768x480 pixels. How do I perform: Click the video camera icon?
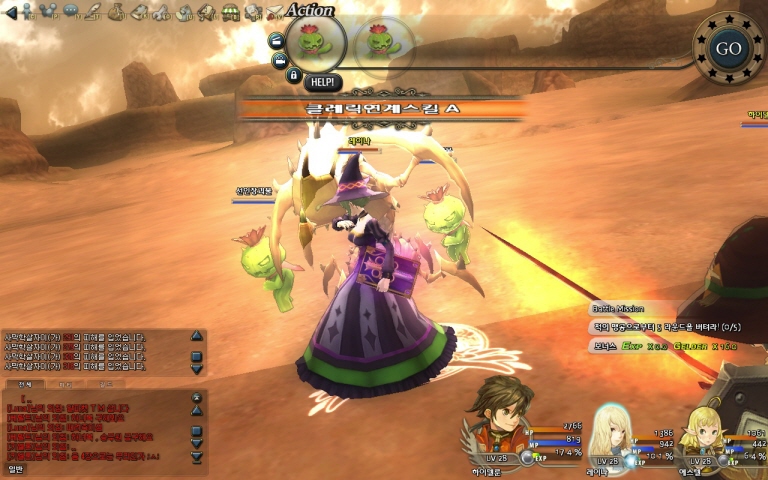pos(278,59)
